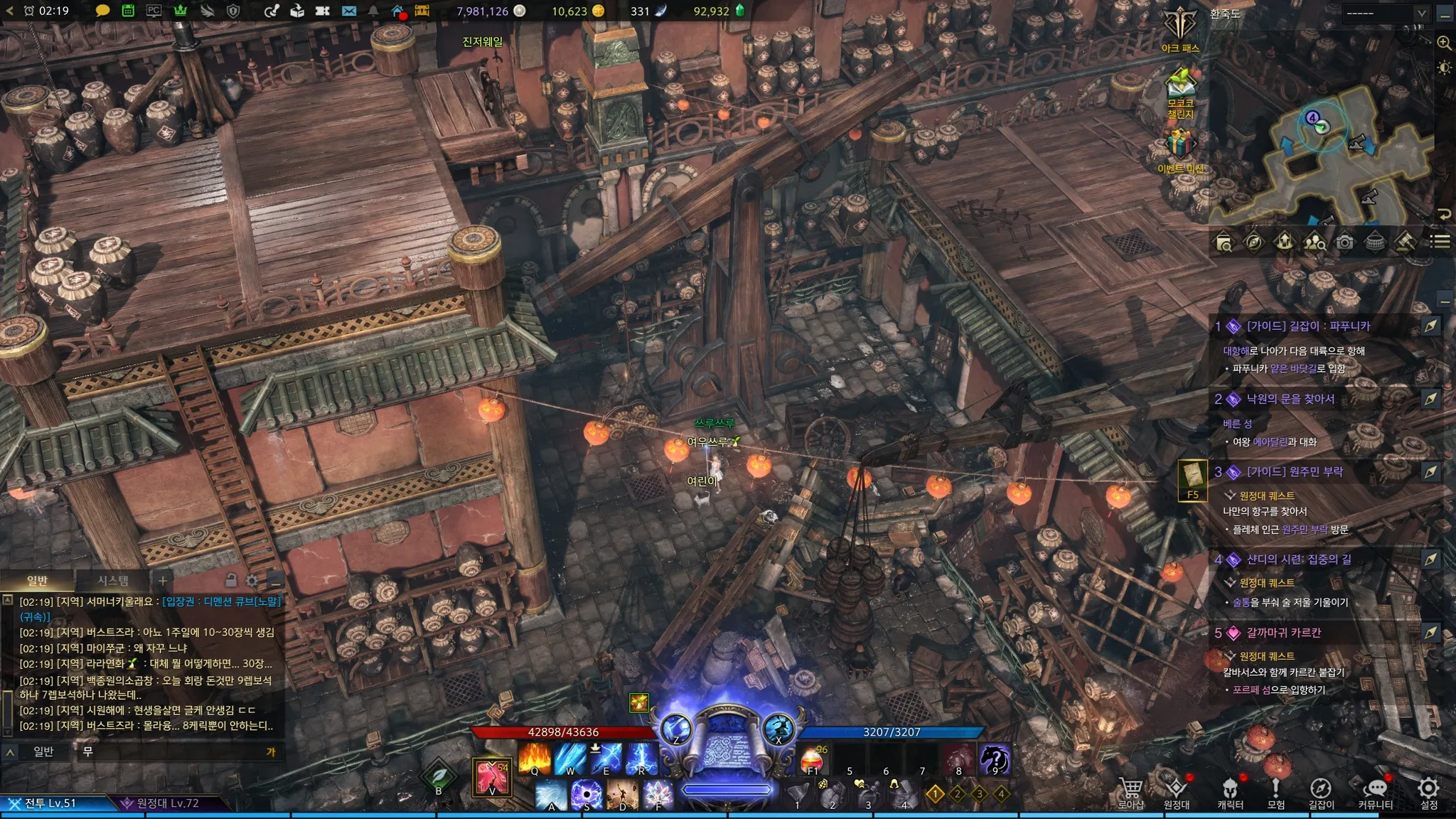Use the health potion in slot F1
Screen dimensions: 1456x819
[813, 759]
